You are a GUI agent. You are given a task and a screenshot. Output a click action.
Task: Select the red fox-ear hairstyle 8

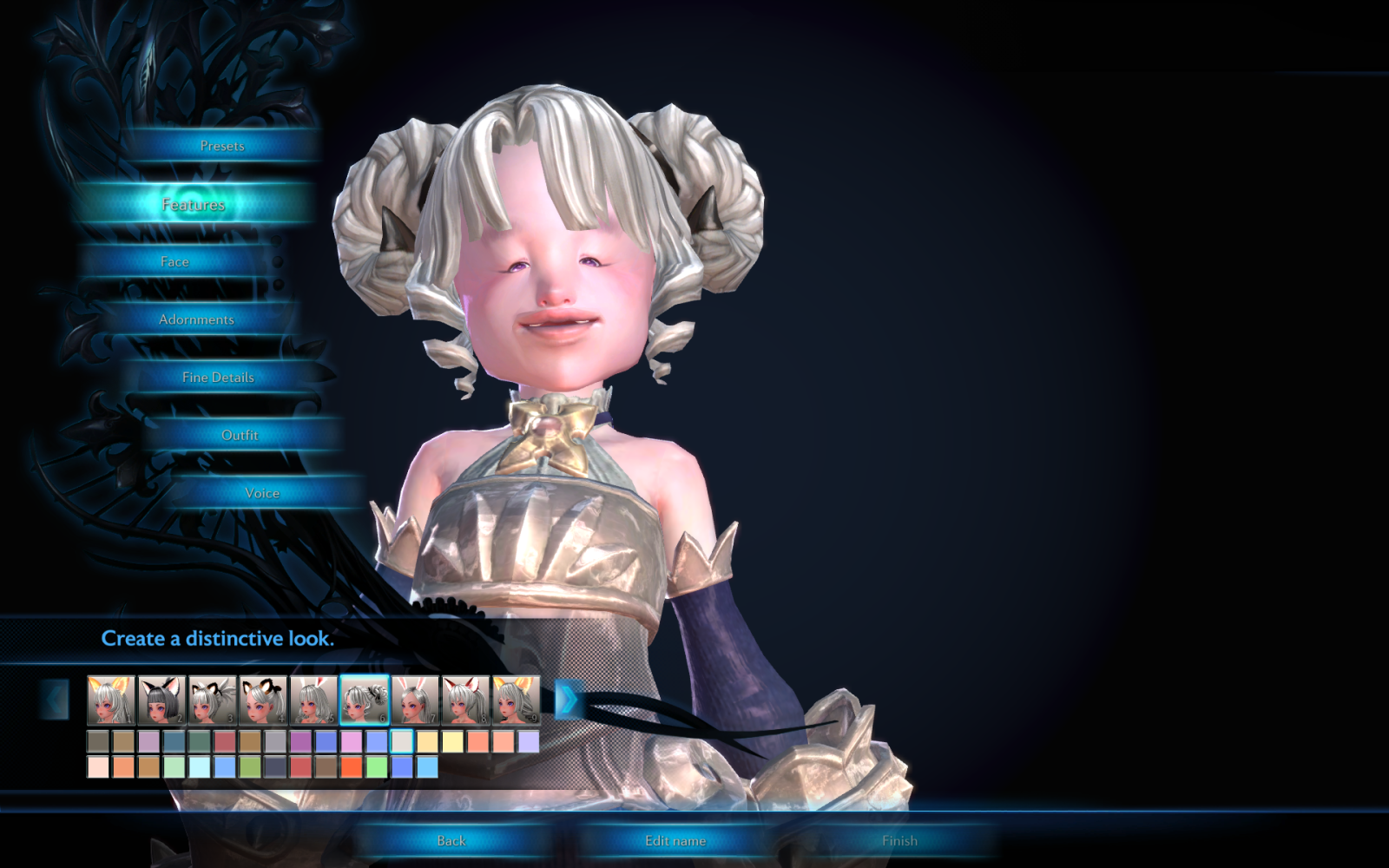[x=464, y=697]
